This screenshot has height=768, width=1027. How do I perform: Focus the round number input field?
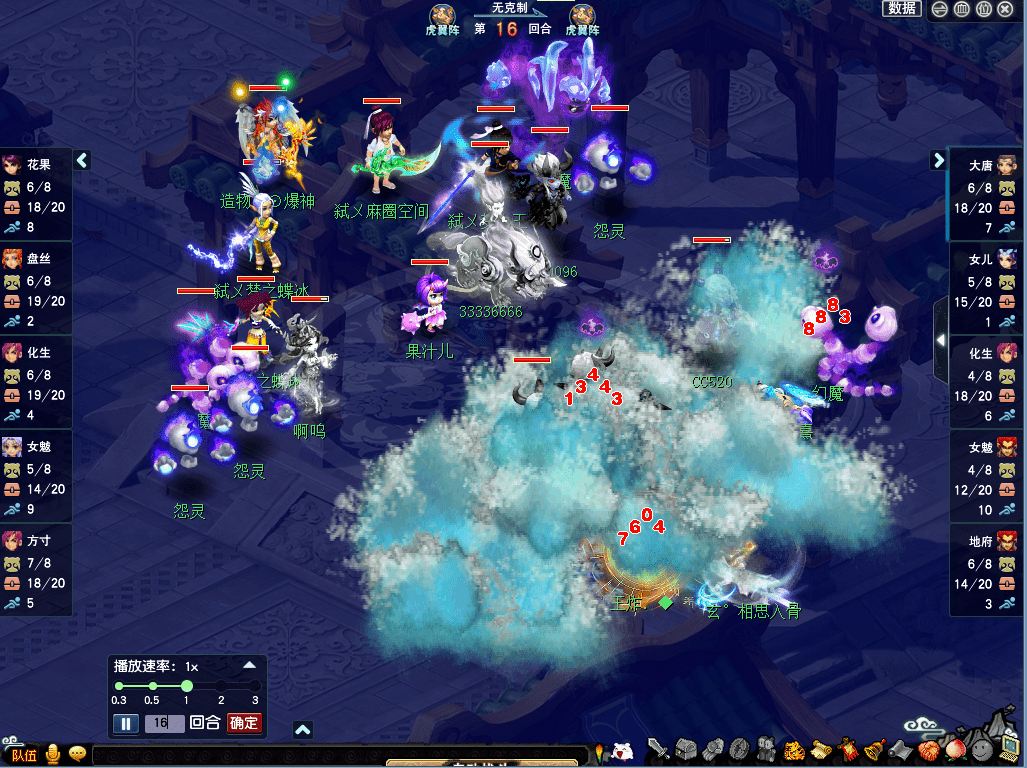pos(164,723)
